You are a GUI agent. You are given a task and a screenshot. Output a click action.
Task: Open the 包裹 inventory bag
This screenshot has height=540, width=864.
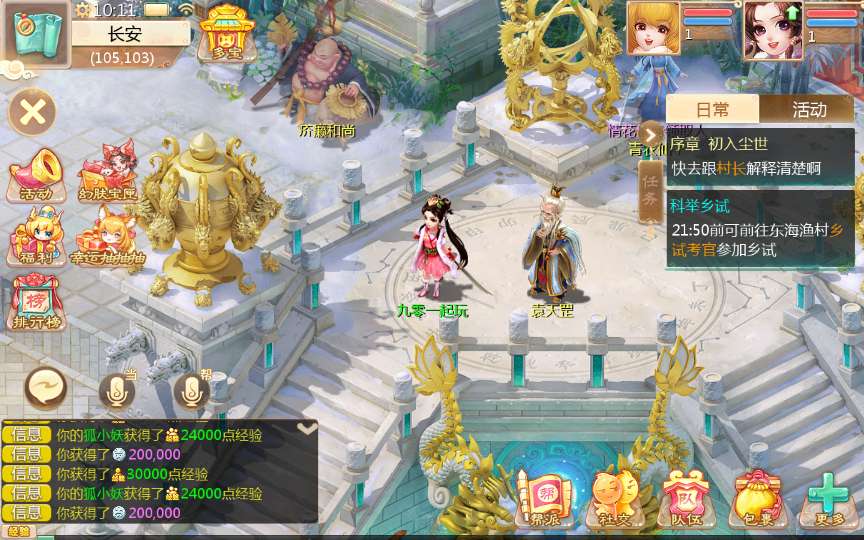(x=757, y=497)
